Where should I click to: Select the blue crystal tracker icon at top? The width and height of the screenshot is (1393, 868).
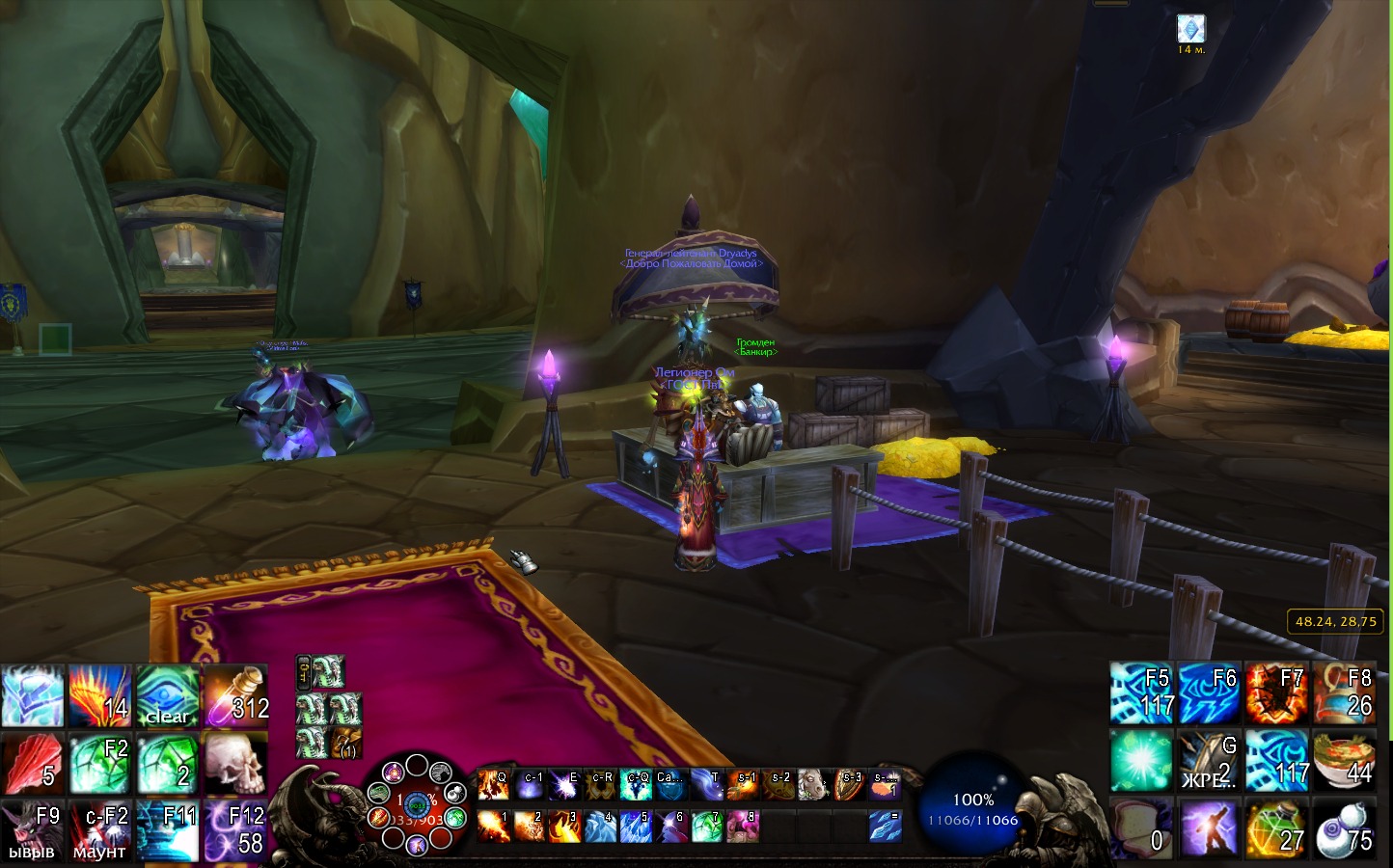click(1191, 28)
